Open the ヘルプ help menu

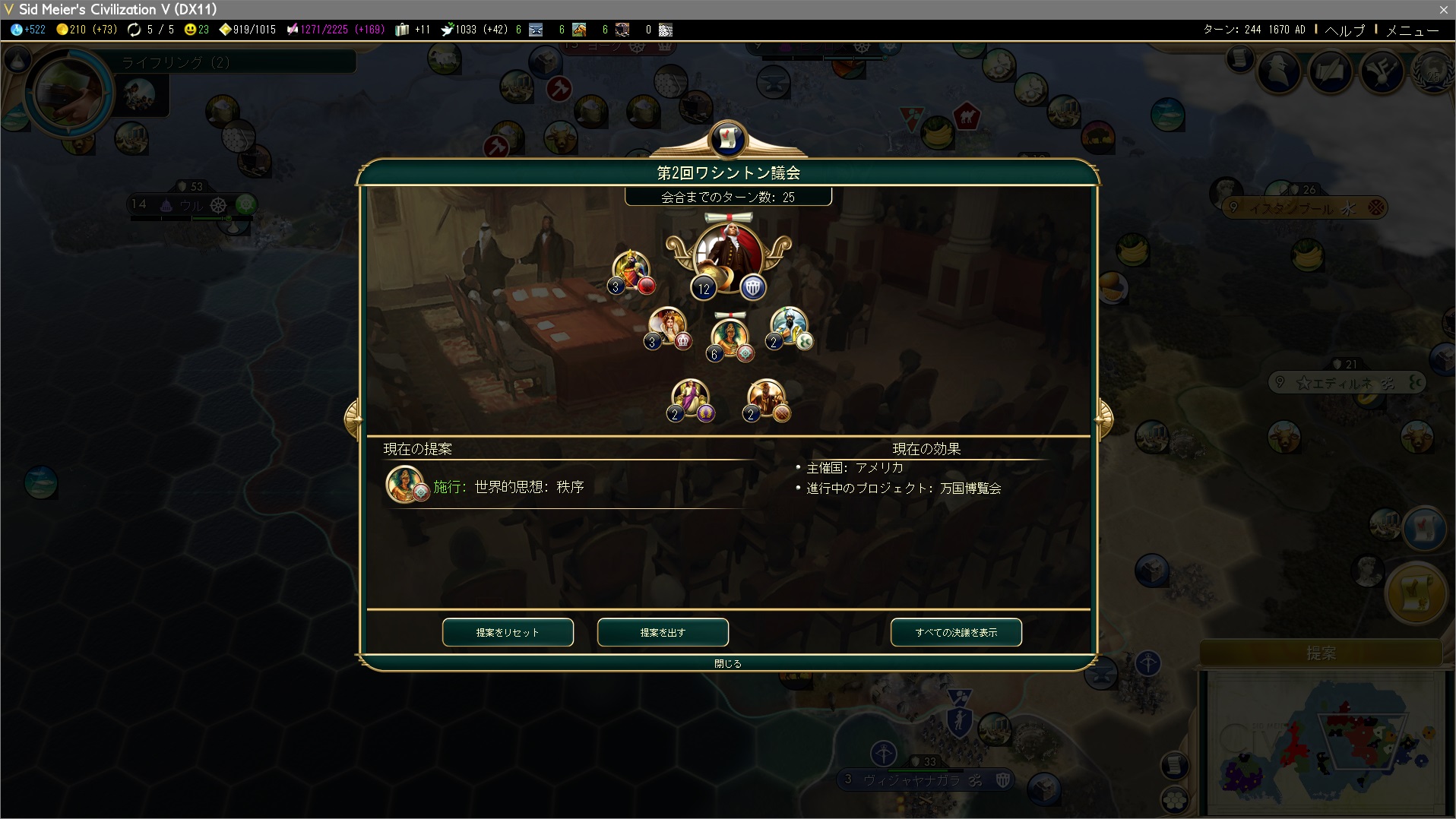(1345, 30)
